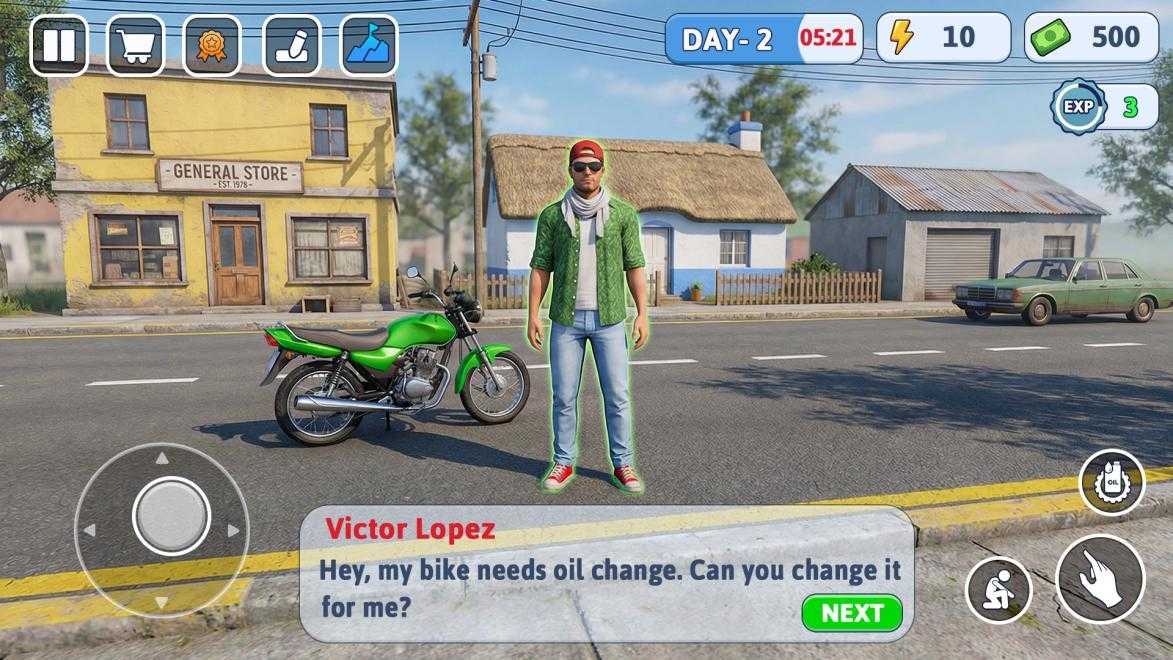Tap the oil change action button
The image size is (1173, 660).
tap(1111, 483)
